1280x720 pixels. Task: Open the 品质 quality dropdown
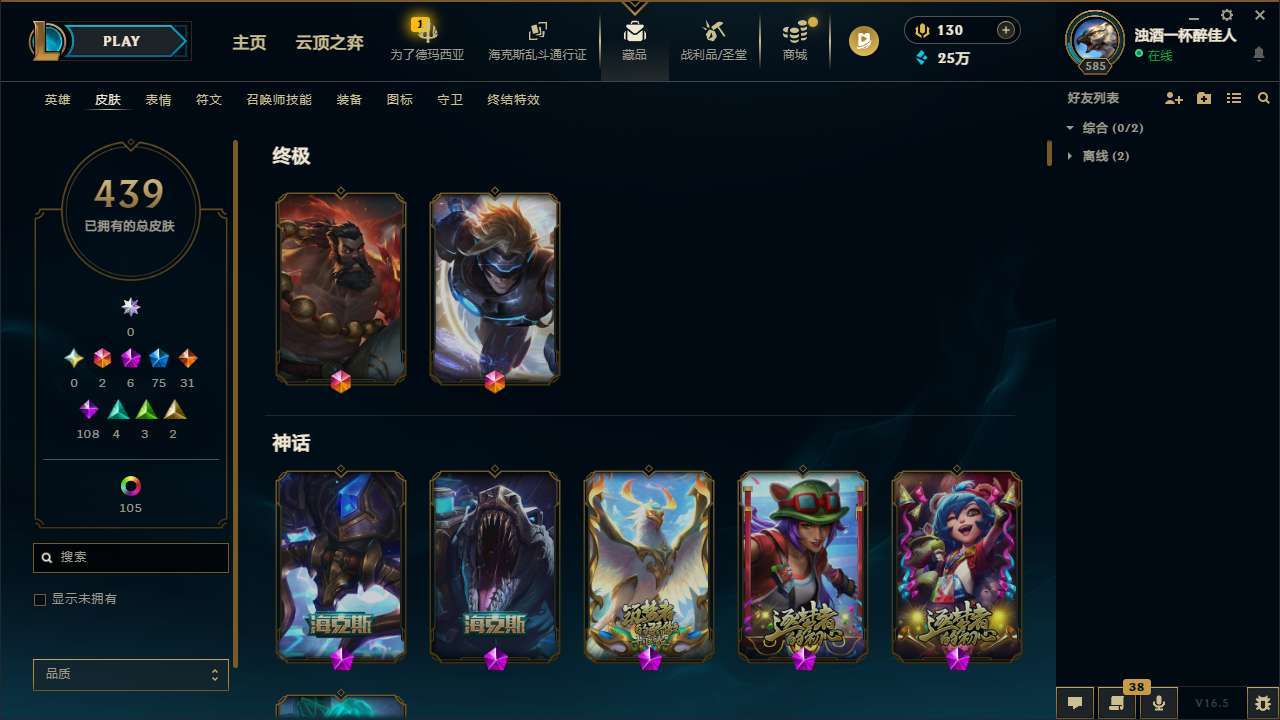tap(130, 674)
